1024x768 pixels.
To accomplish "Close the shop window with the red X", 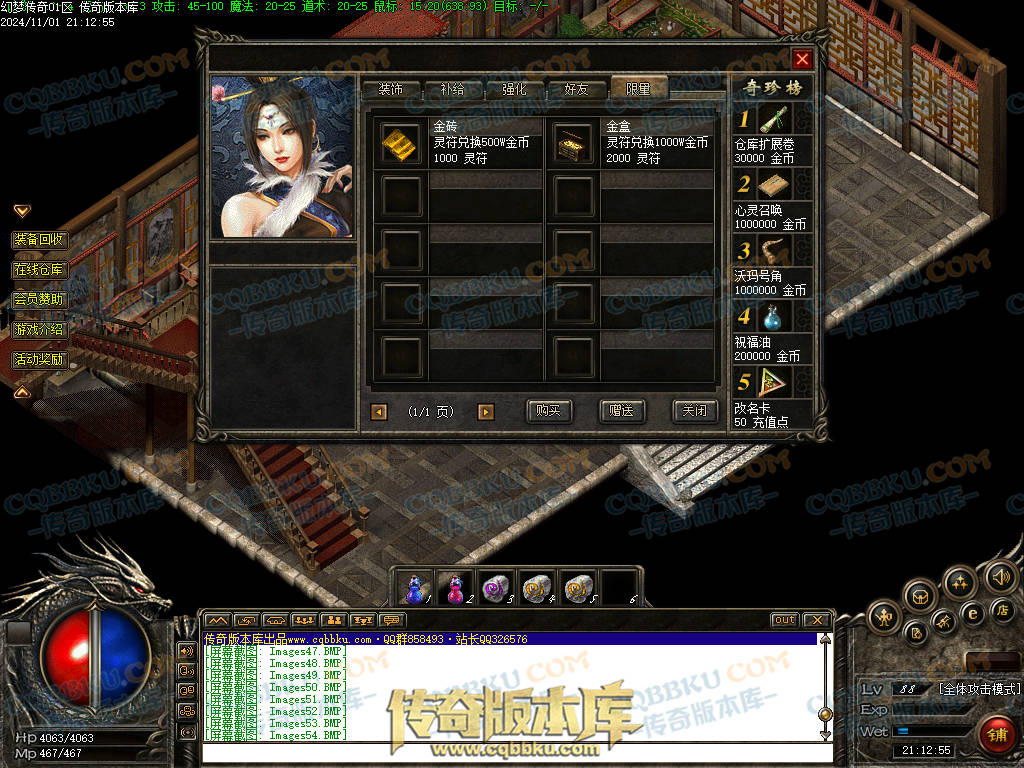I will coord(802,59).
